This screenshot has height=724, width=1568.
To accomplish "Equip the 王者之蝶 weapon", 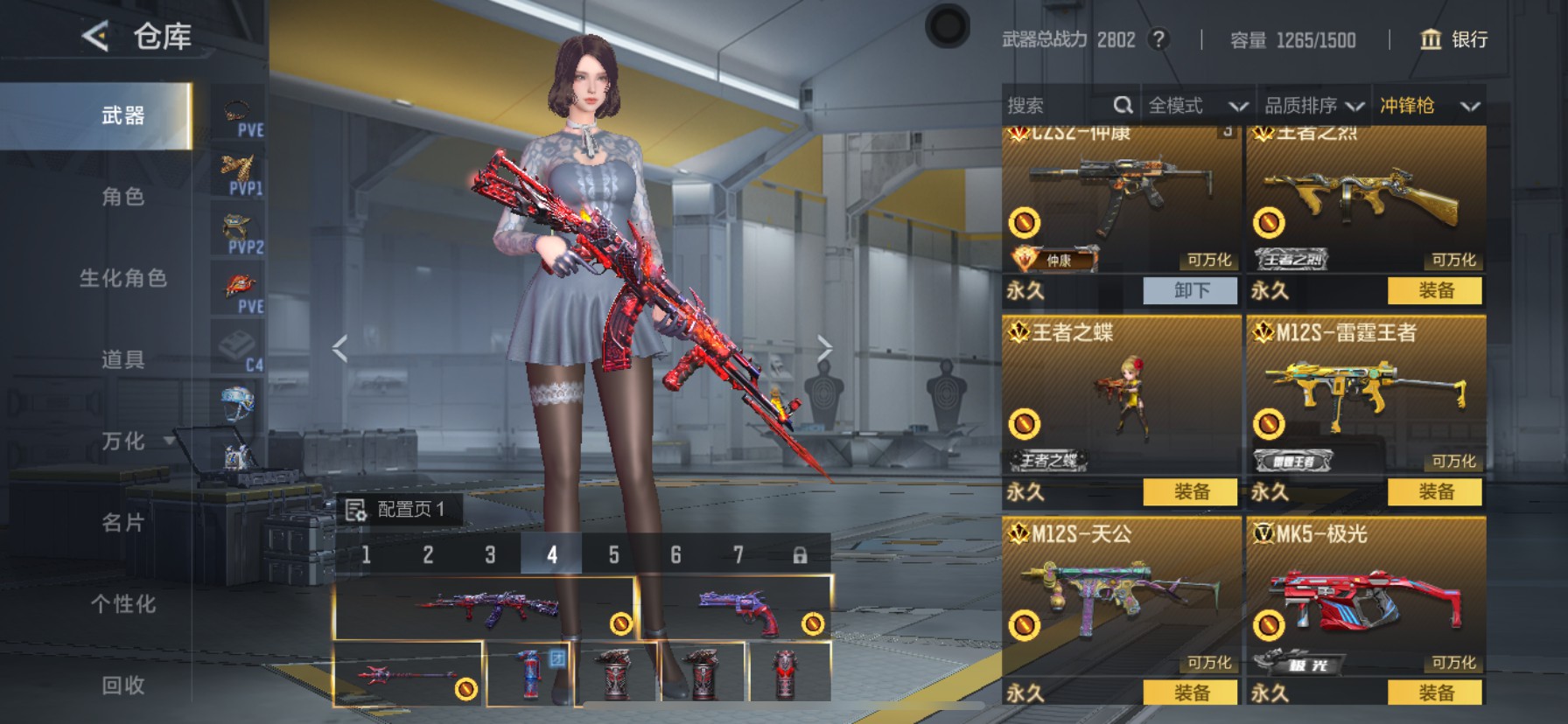I will point(1190,491).
